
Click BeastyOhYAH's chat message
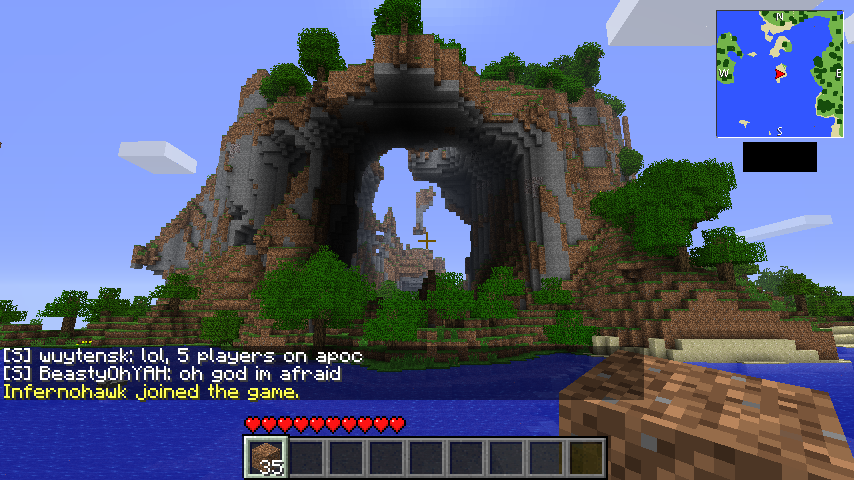(x=172, y=374)
